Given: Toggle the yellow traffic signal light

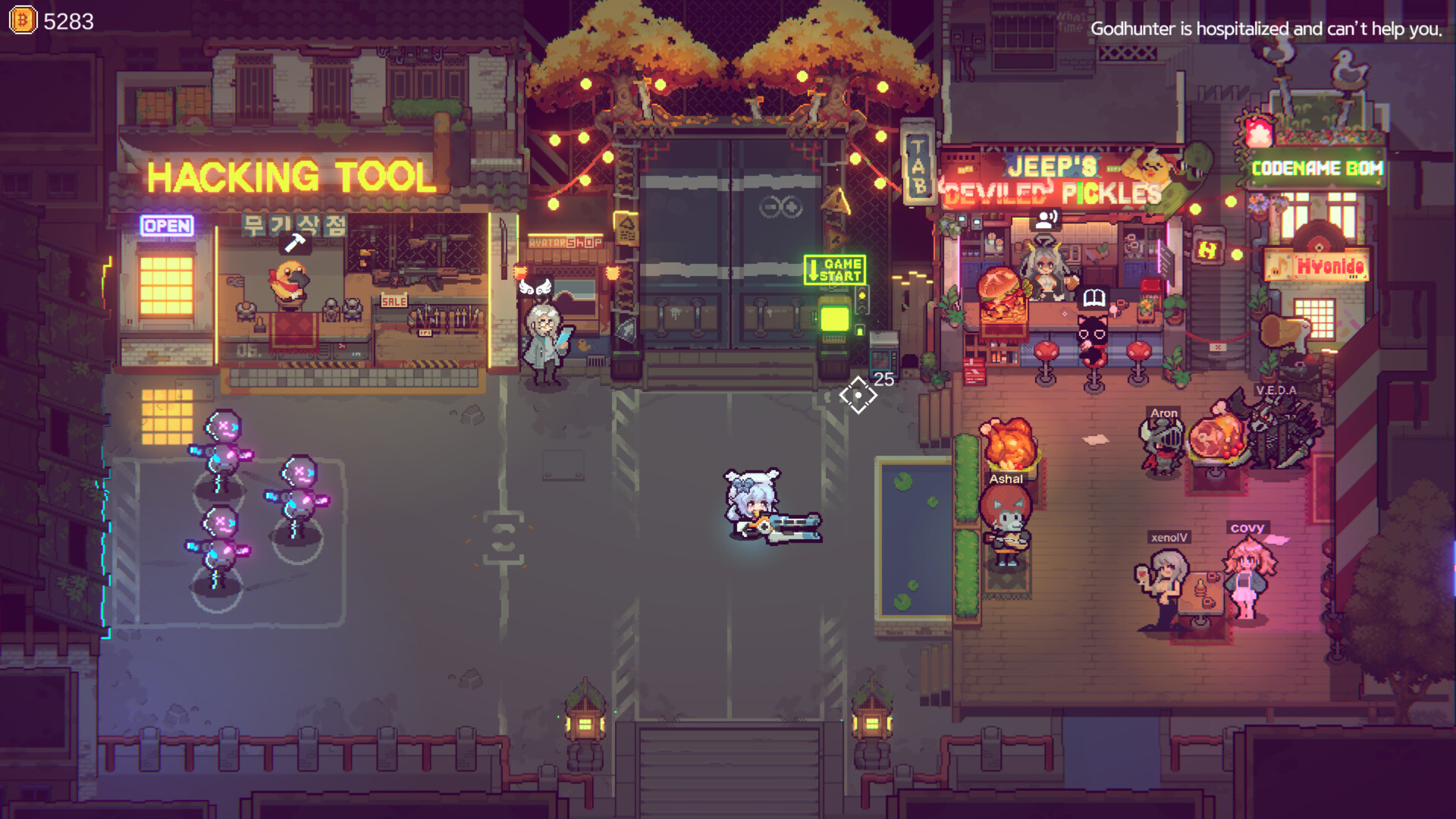Looking at the screenshot, I should point(862,296).
